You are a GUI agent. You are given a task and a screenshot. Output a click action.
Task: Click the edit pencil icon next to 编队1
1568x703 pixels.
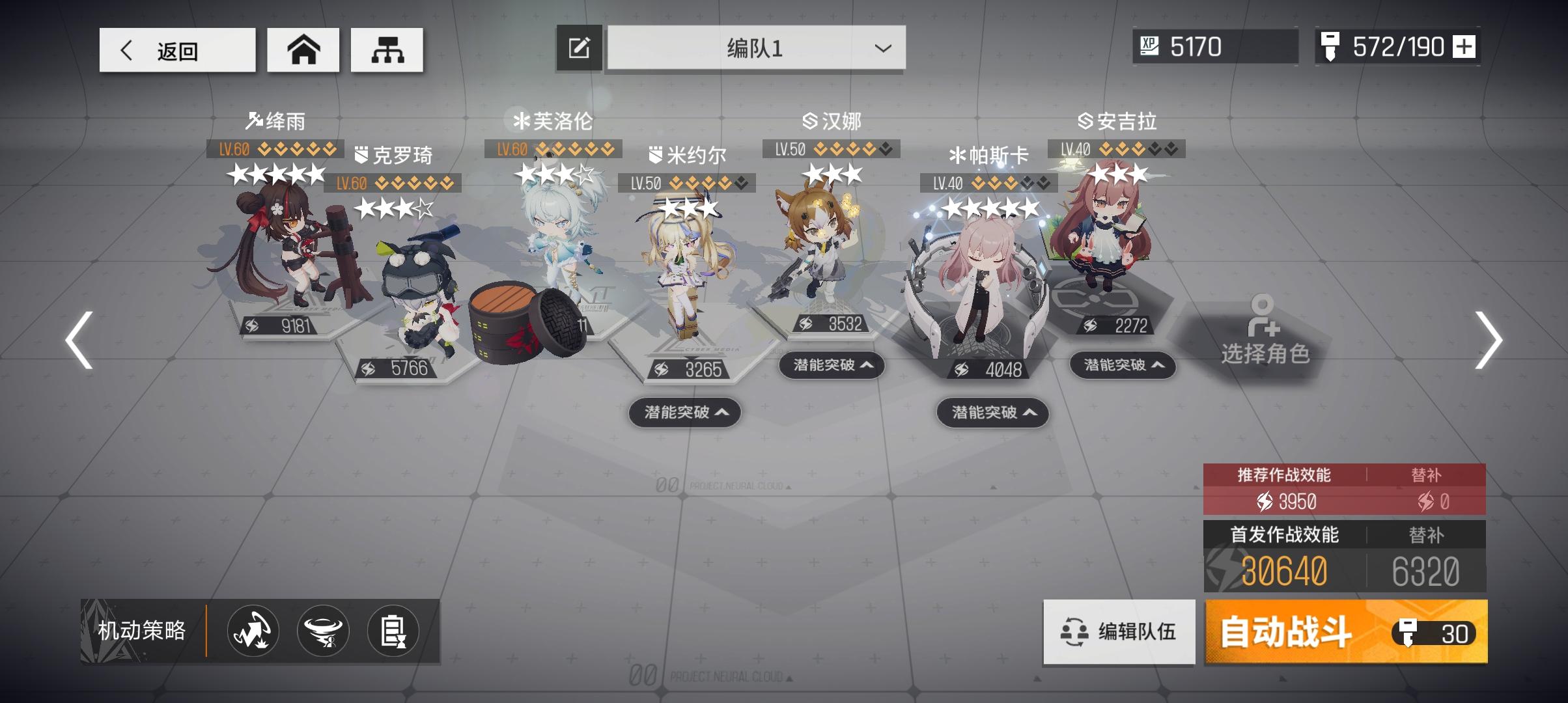click(578, 48)
